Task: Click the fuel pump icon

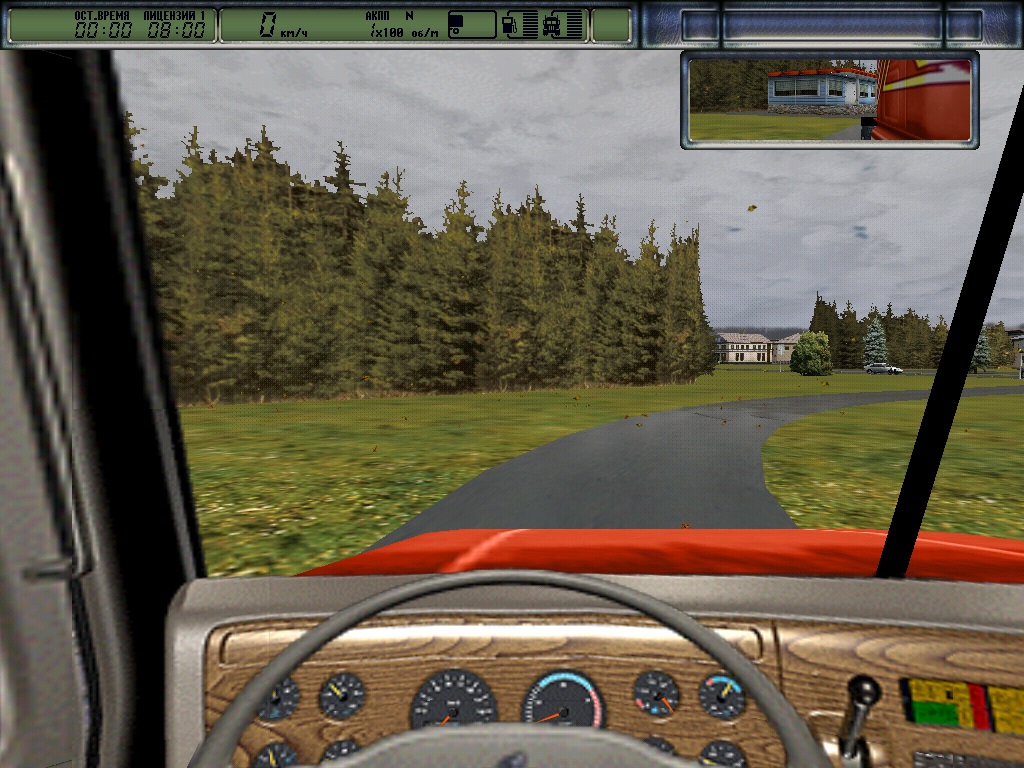Action: pyautogui.click(x=509, y=25)
